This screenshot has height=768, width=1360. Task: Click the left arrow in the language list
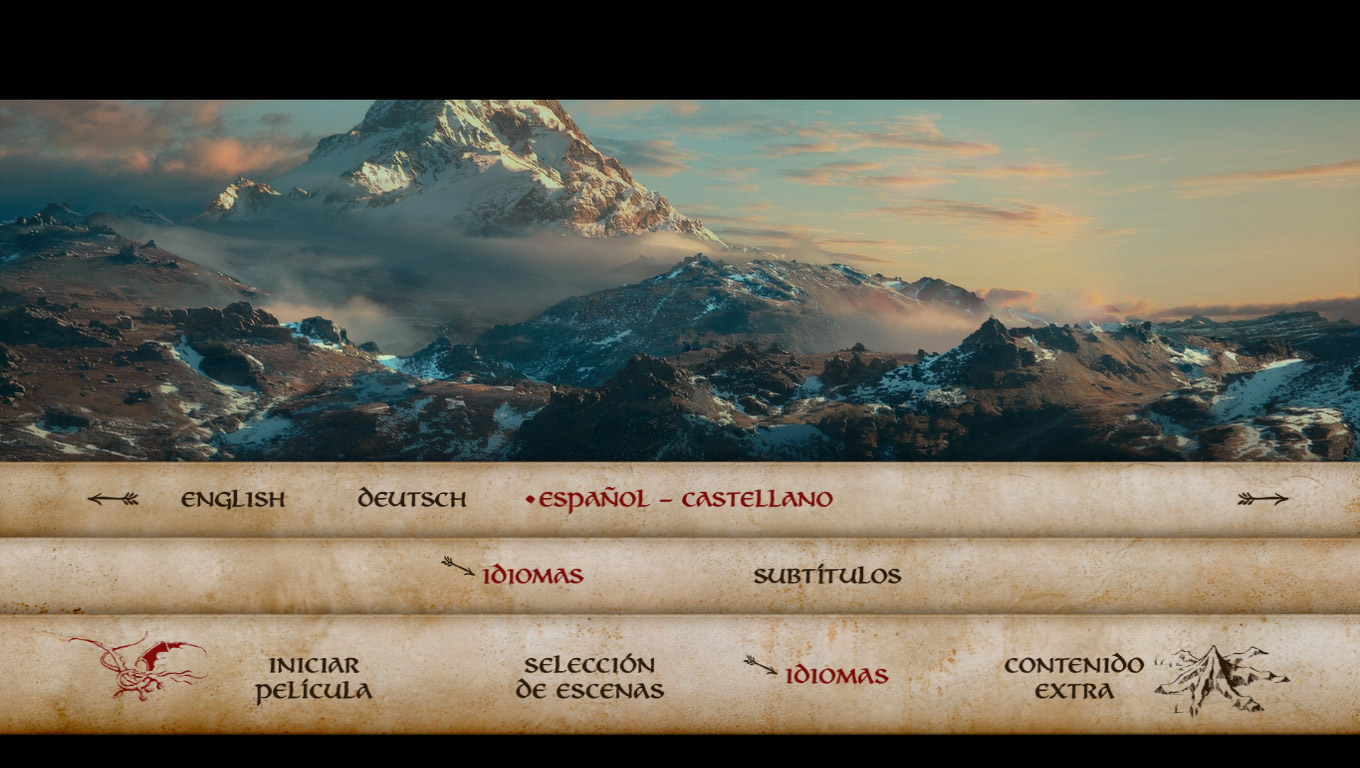(113, 498)
